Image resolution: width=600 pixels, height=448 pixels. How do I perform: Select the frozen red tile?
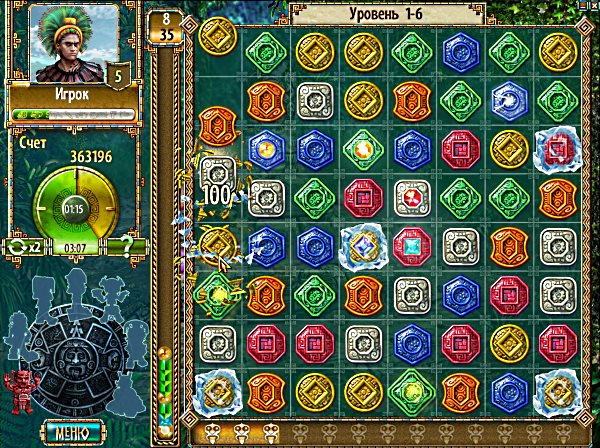[556, 148]
